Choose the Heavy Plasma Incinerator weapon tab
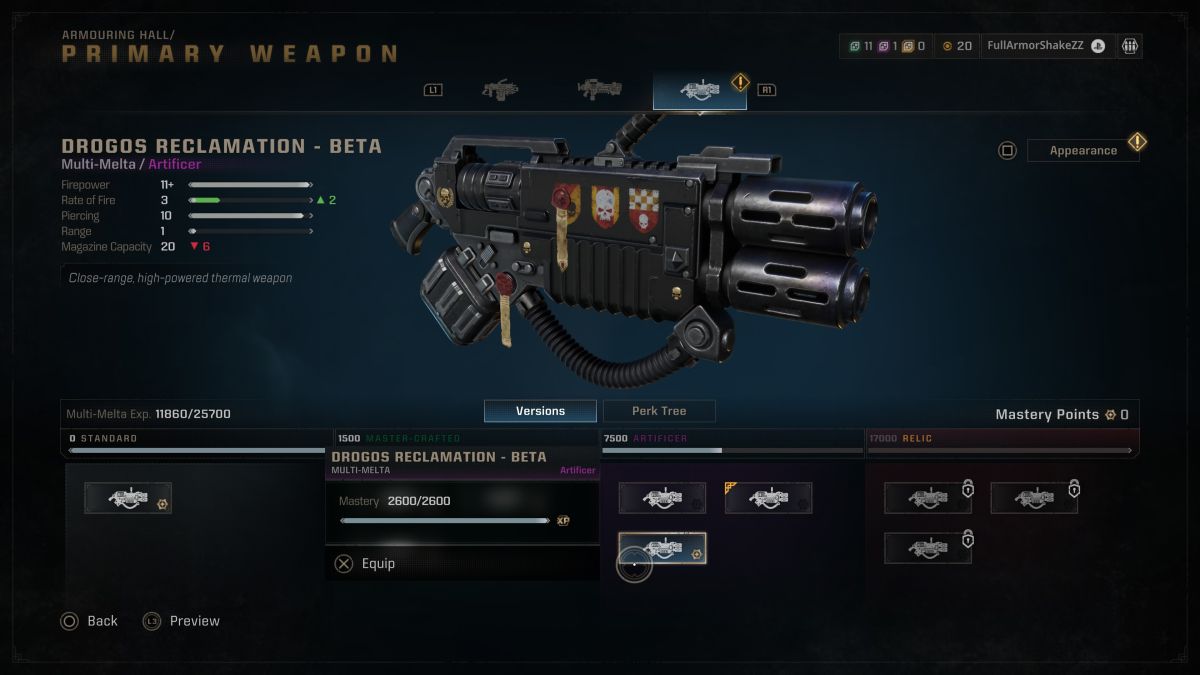The height and width of the screenshot is (675, 1200). [x=600, y=90]
